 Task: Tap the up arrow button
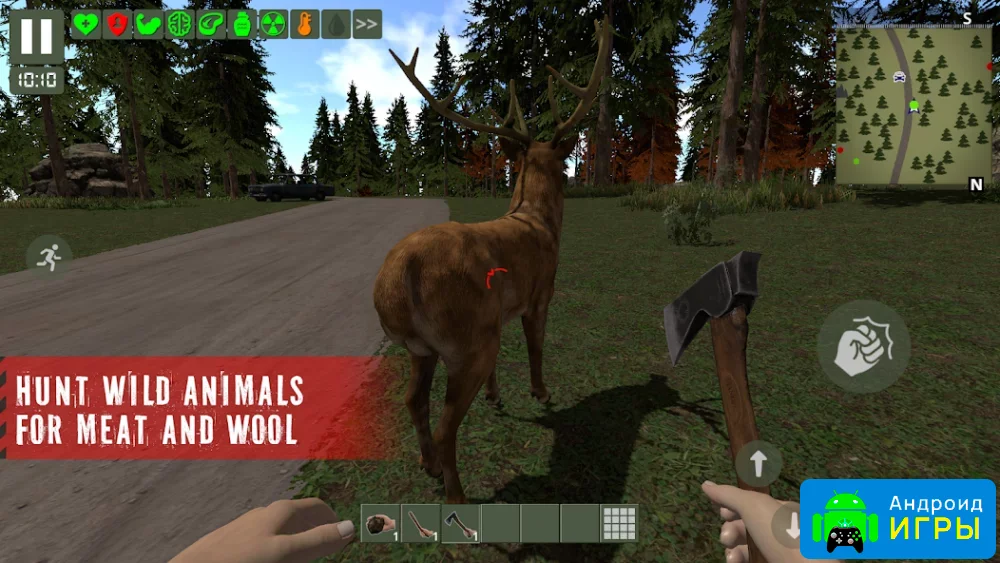coord(758,464)
